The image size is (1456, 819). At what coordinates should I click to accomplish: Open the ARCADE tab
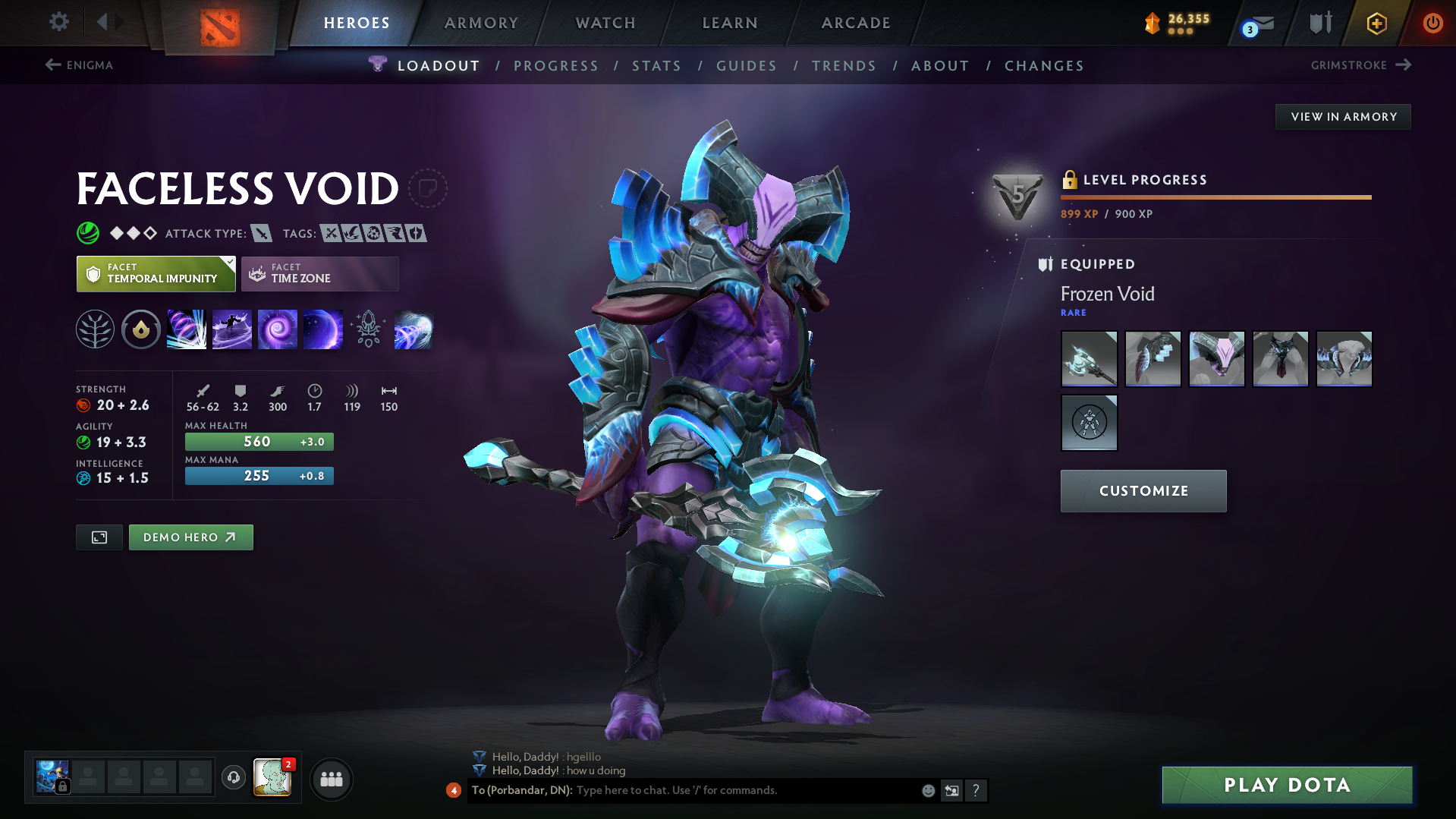click(x=855, y=23)
